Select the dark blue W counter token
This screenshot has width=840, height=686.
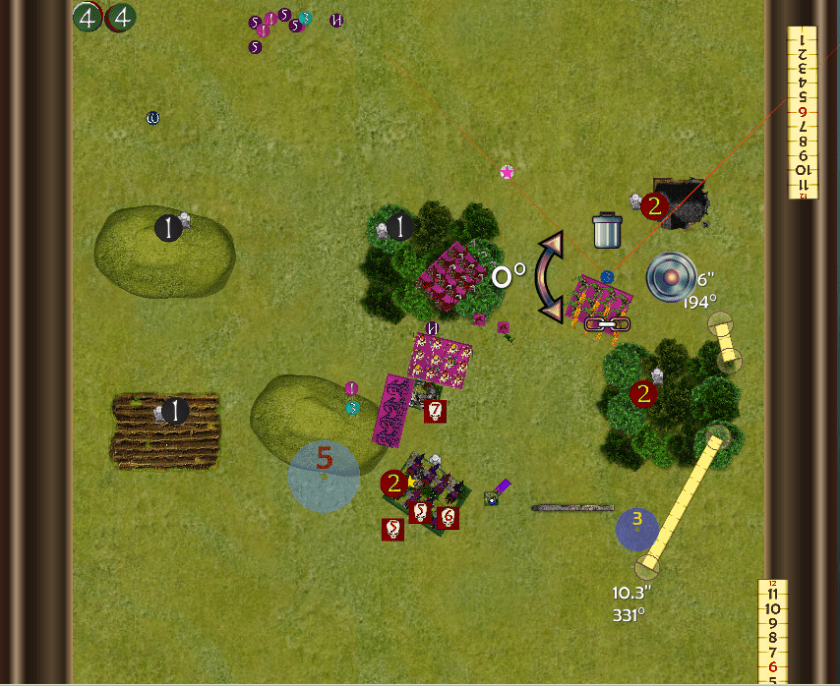153,118
